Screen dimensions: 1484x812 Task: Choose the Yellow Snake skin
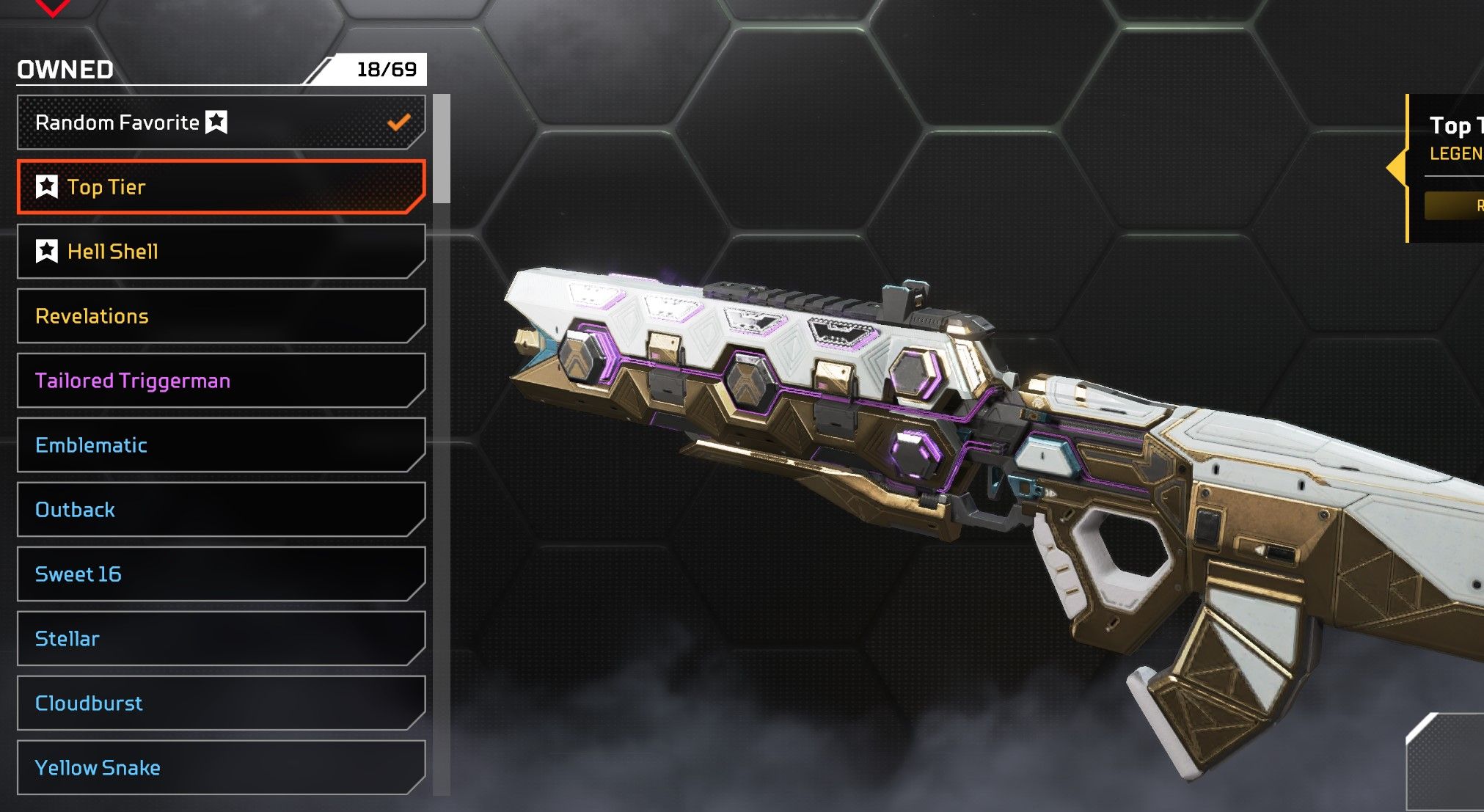pyautogui.click(x=220, y=768)
